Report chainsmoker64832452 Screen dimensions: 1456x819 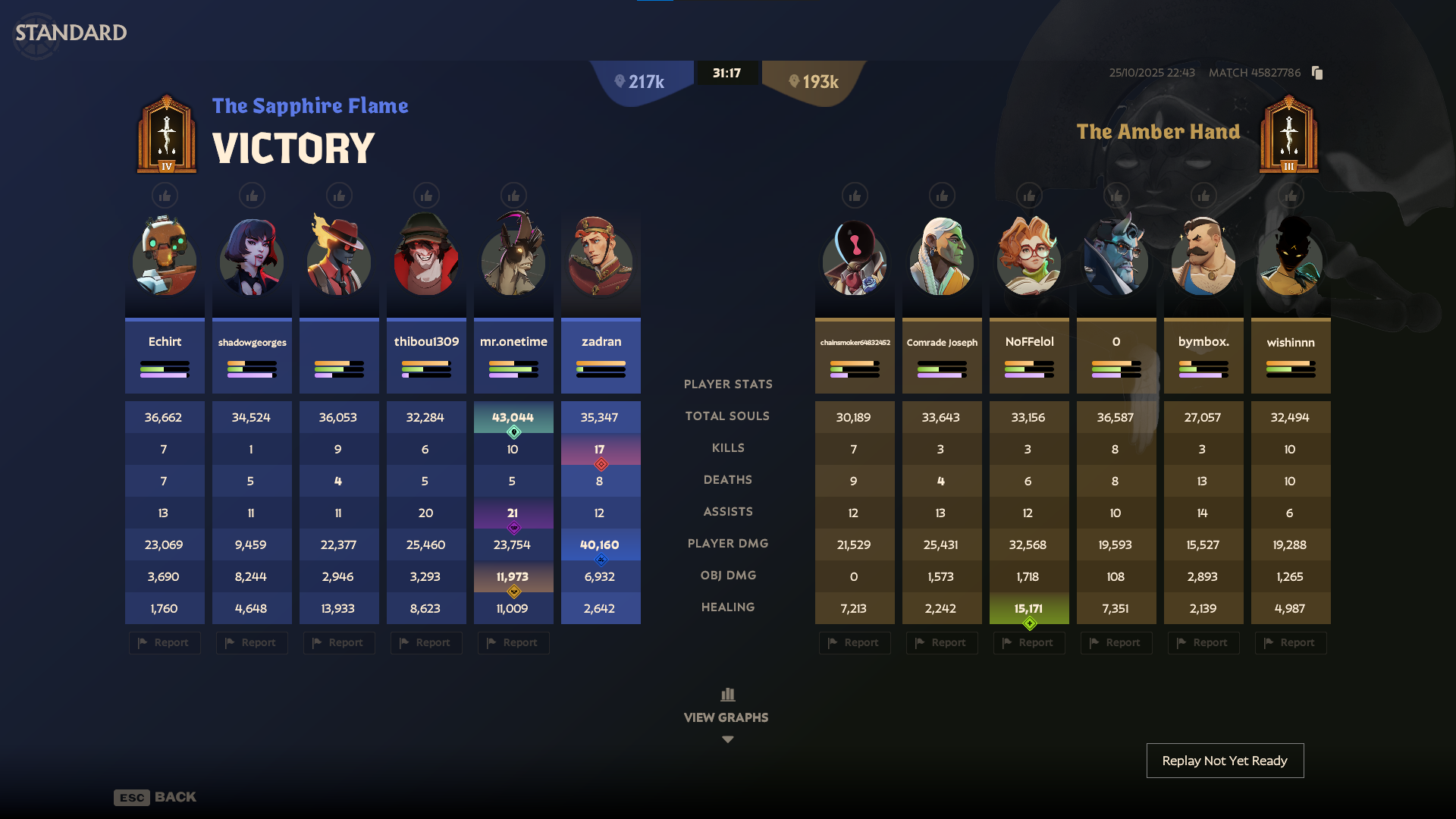[855, 642]
